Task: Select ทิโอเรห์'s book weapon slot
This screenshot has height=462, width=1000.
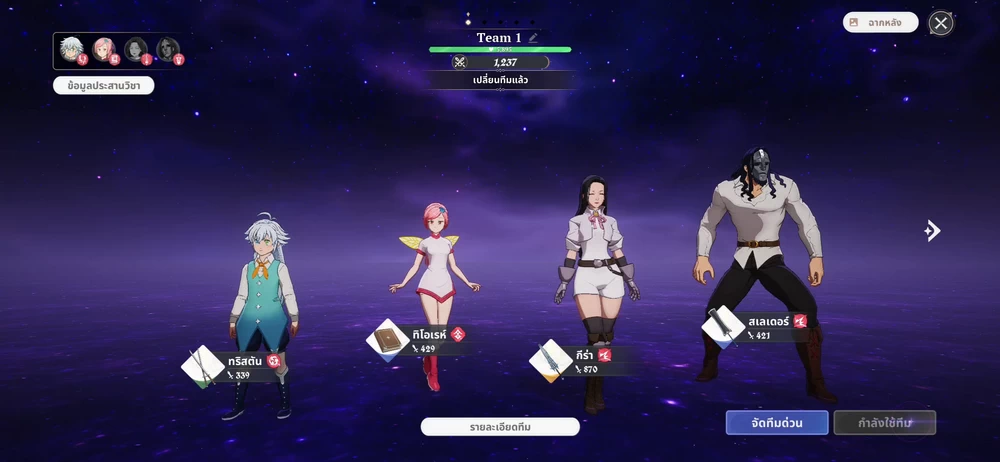Action: 388,340
